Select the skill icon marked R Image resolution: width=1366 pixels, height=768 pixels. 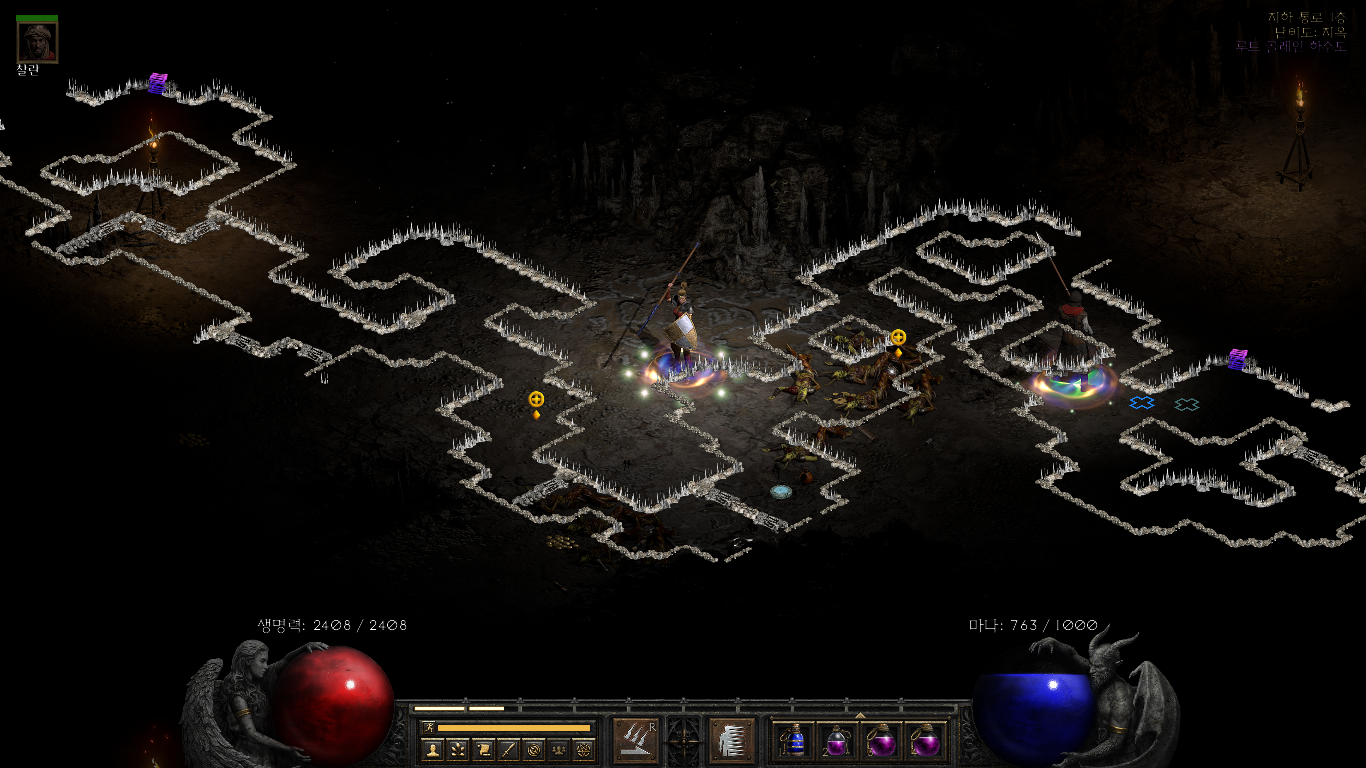(x=635, y=740)
